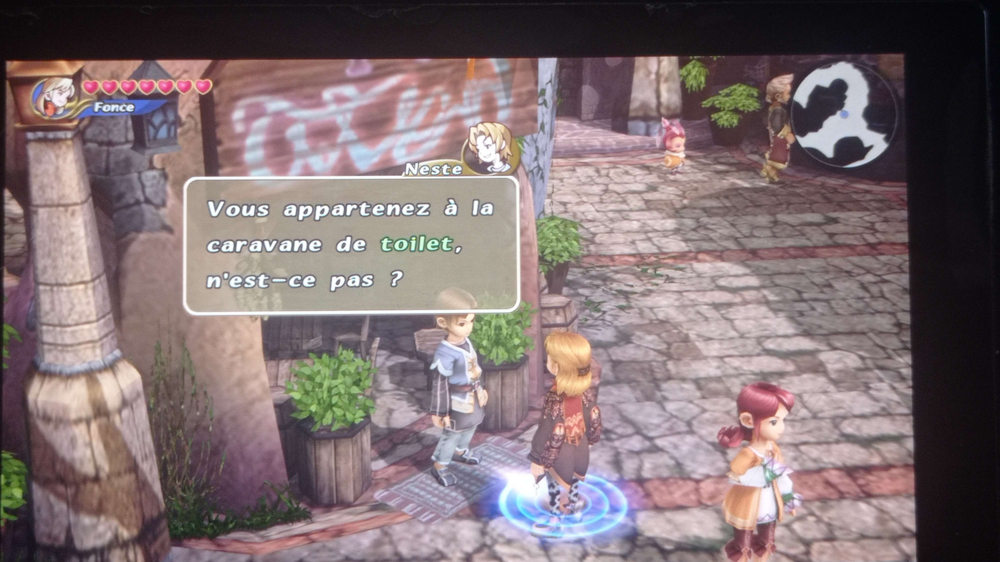Select Fonce's player portrait
This screenshot has width=1000, height=562.
pos(55,97)
